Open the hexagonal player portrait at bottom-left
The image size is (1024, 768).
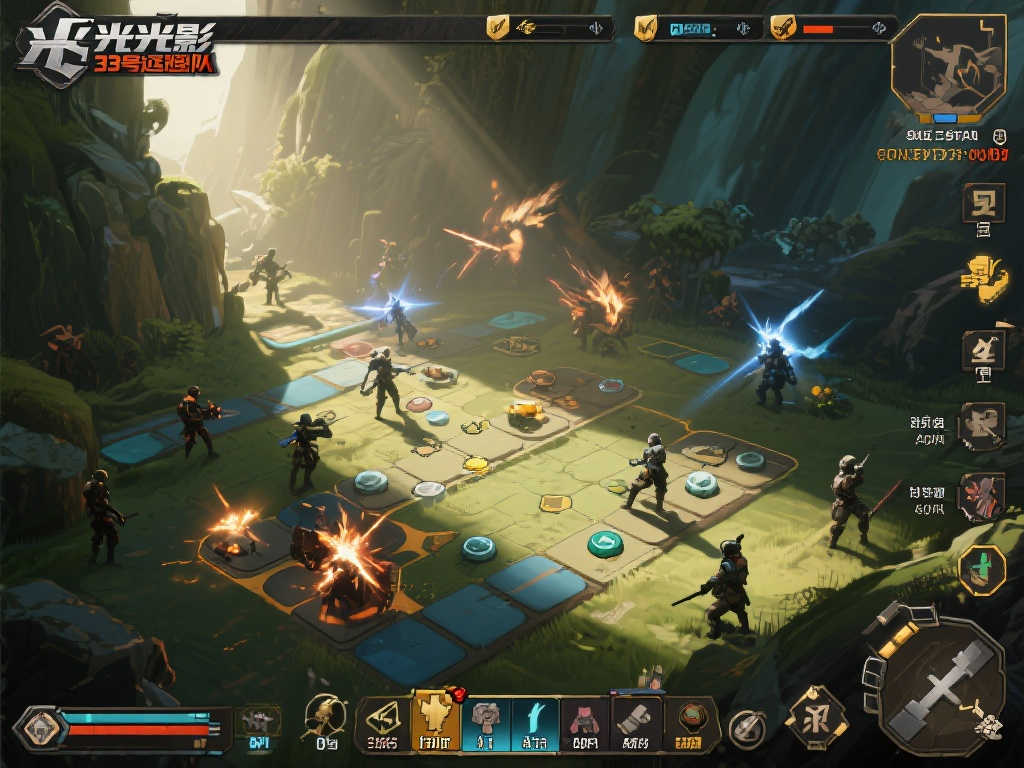click(40, 727)
